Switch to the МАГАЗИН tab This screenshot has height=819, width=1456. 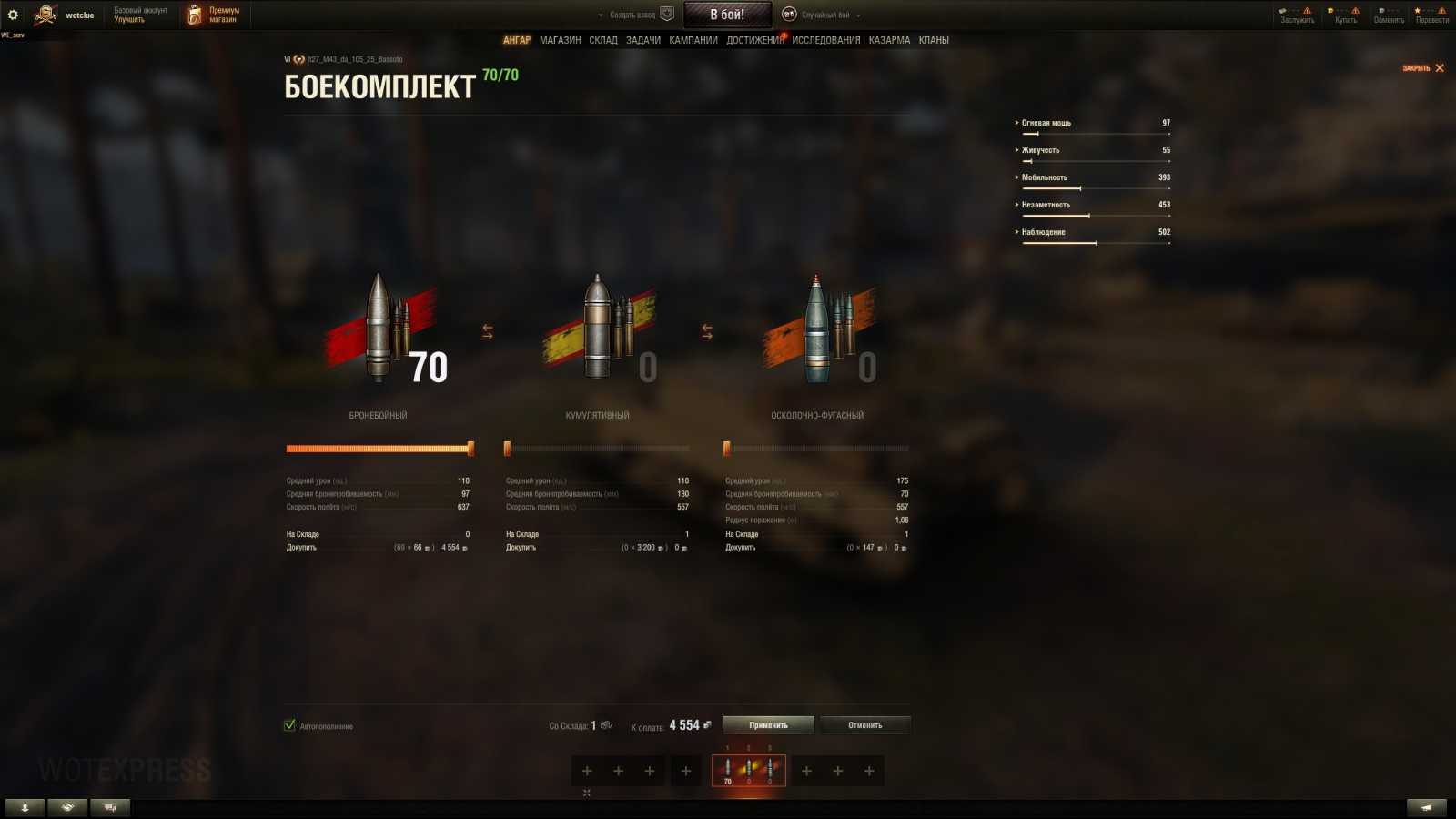pyautogui.click(x=559, y=40)
